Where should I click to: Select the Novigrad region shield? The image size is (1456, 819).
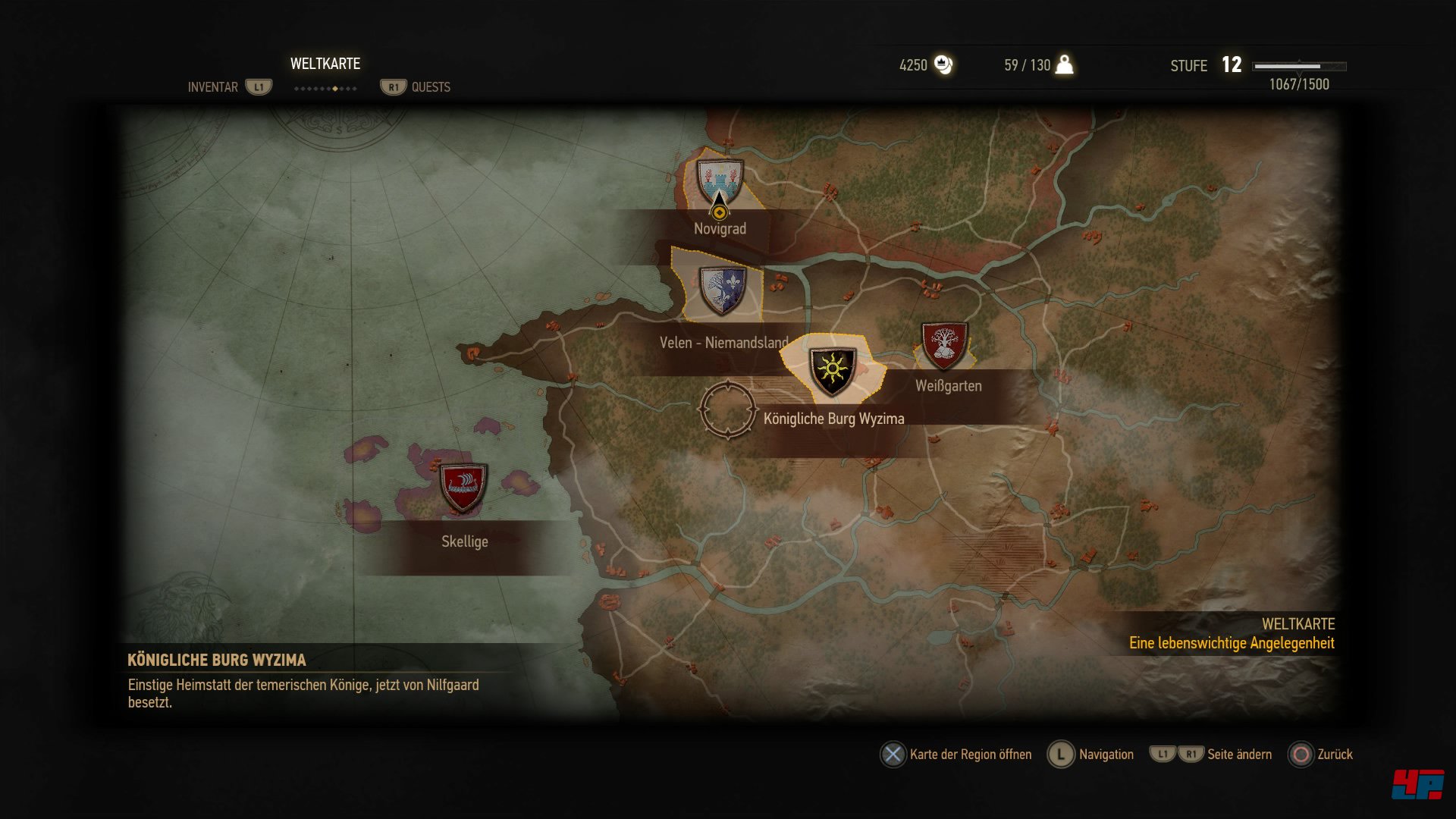click(x=719, y=180)
